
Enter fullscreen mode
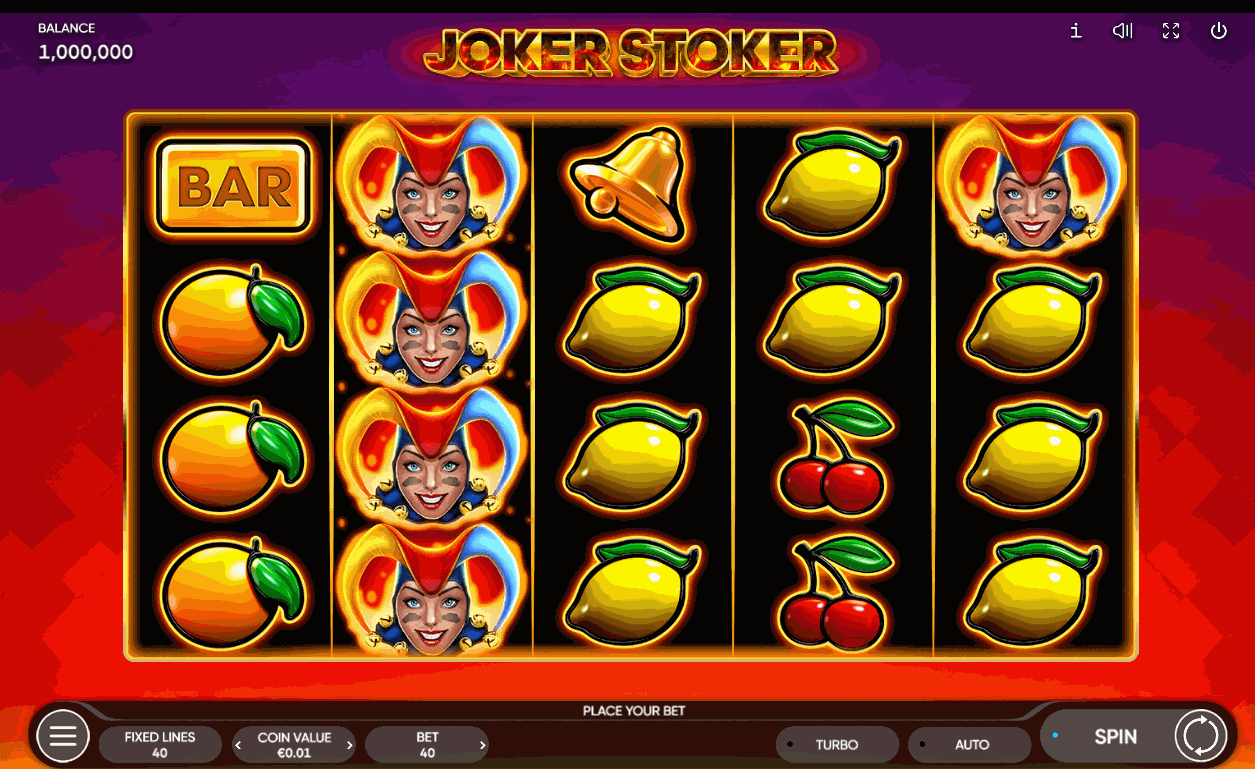pos(1171,31)
